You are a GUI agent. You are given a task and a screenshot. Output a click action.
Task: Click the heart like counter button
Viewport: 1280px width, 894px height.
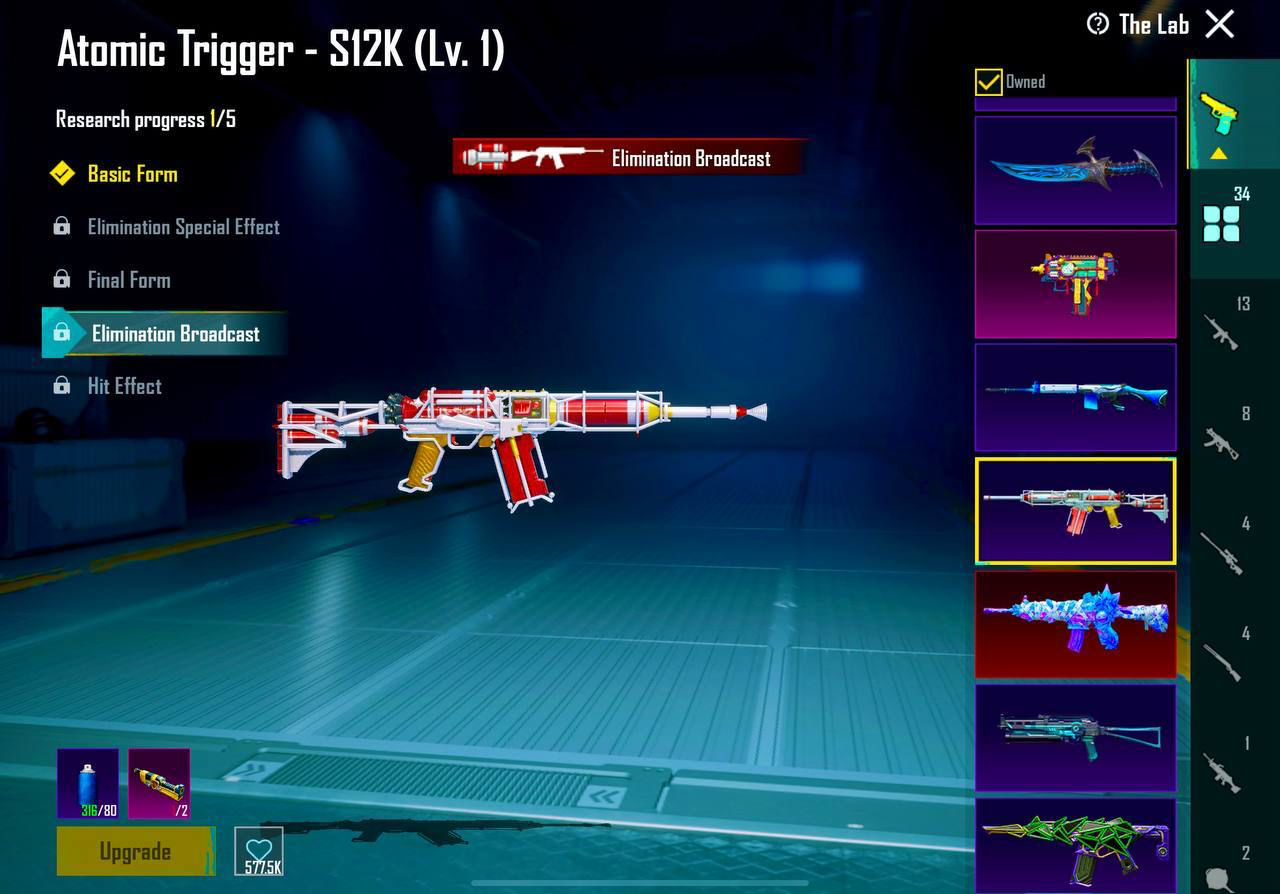click(x=259, y=852)
